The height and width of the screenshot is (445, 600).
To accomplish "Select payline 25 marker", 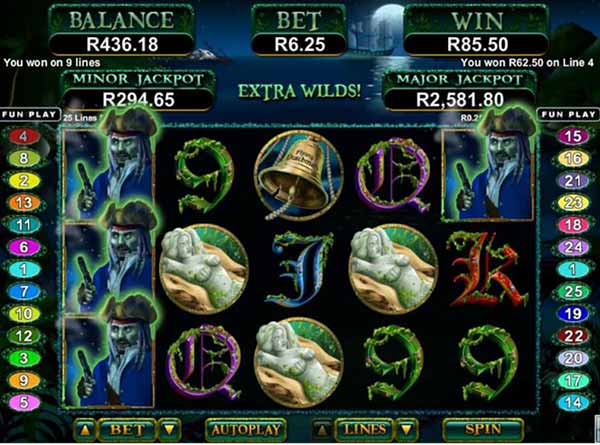I will [574, 291].
